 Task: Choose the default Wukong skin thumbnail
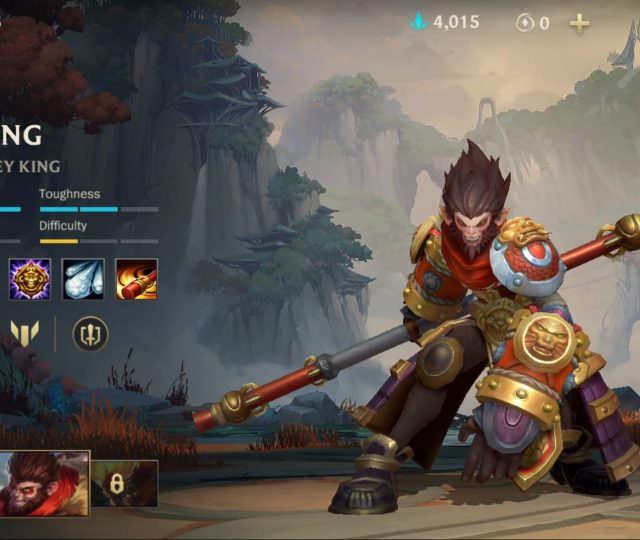[x=44, y=483]
